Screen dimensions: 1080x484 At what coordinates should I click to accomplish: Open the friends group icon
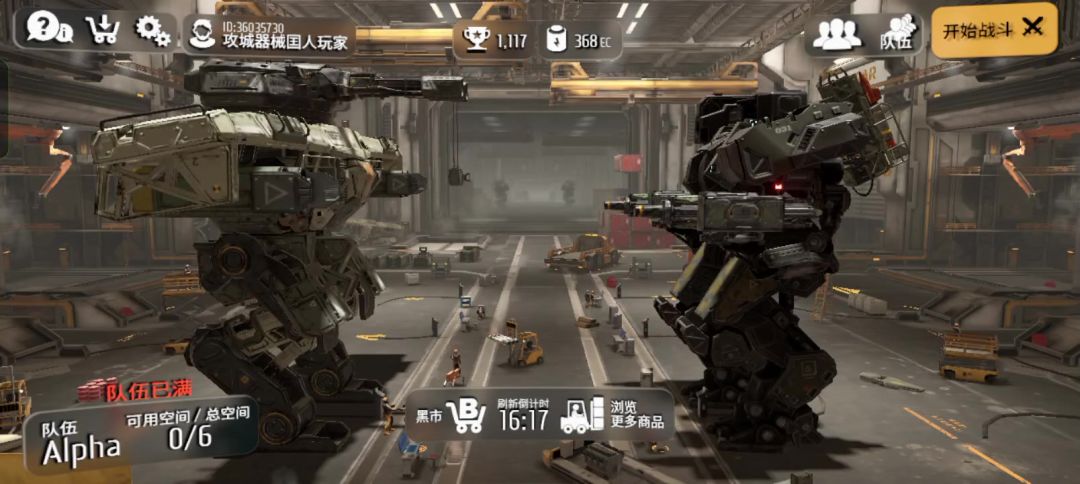coord(836,34)
